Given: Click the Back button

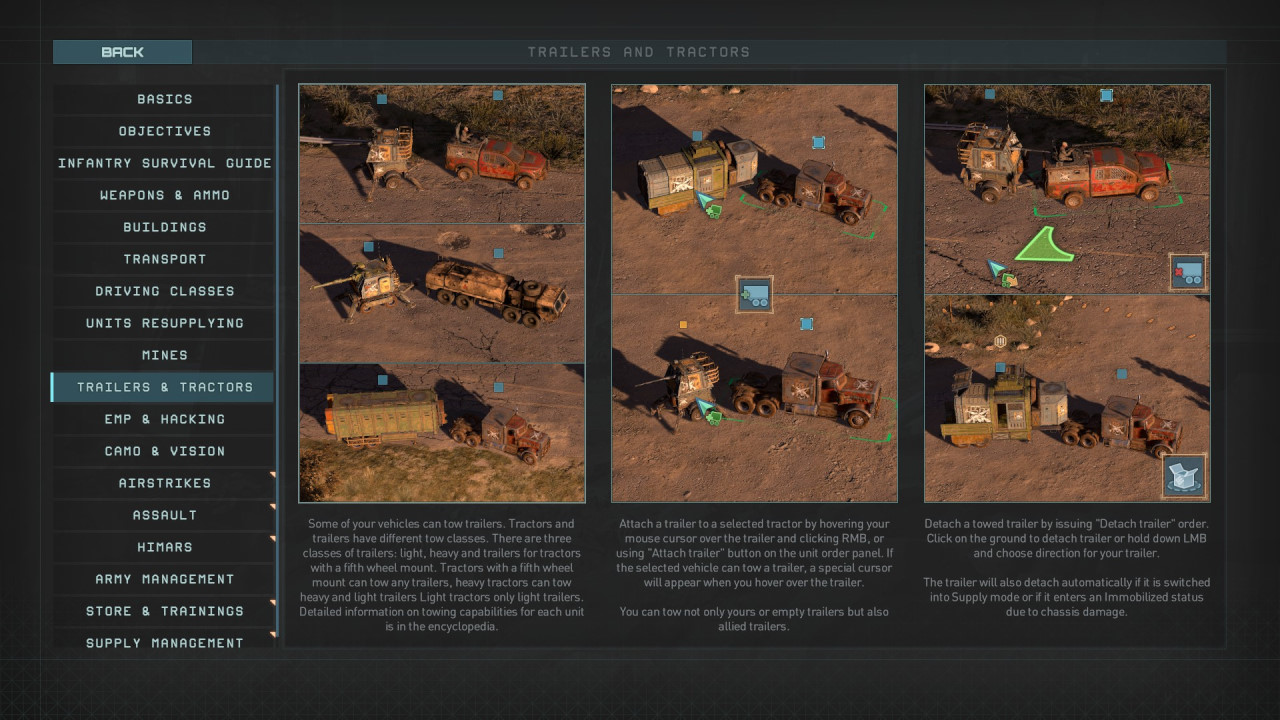Looking at the screenshot, I should [x=122, y=52].
